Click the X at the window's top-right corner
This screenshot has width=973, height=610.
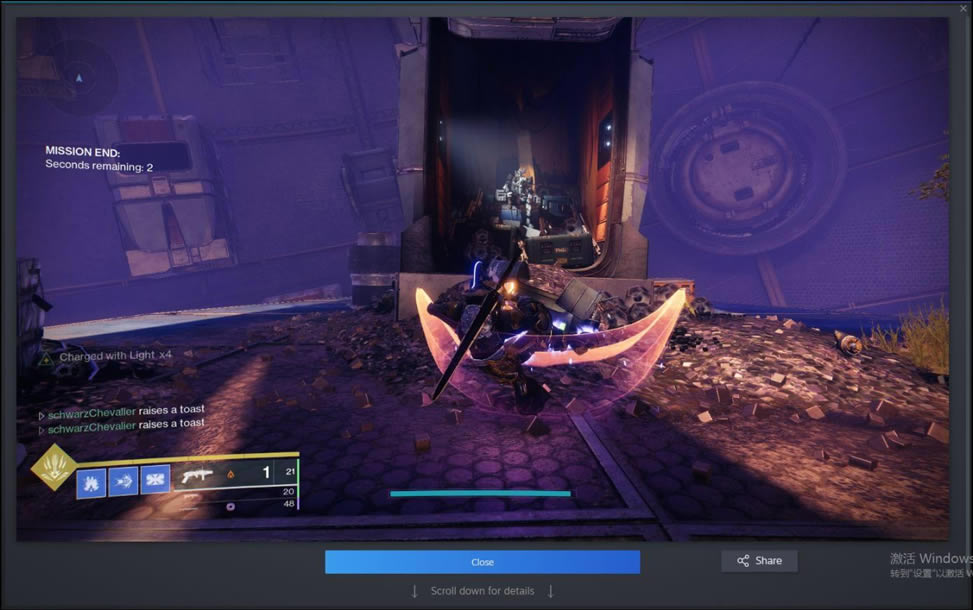point(963,8)
